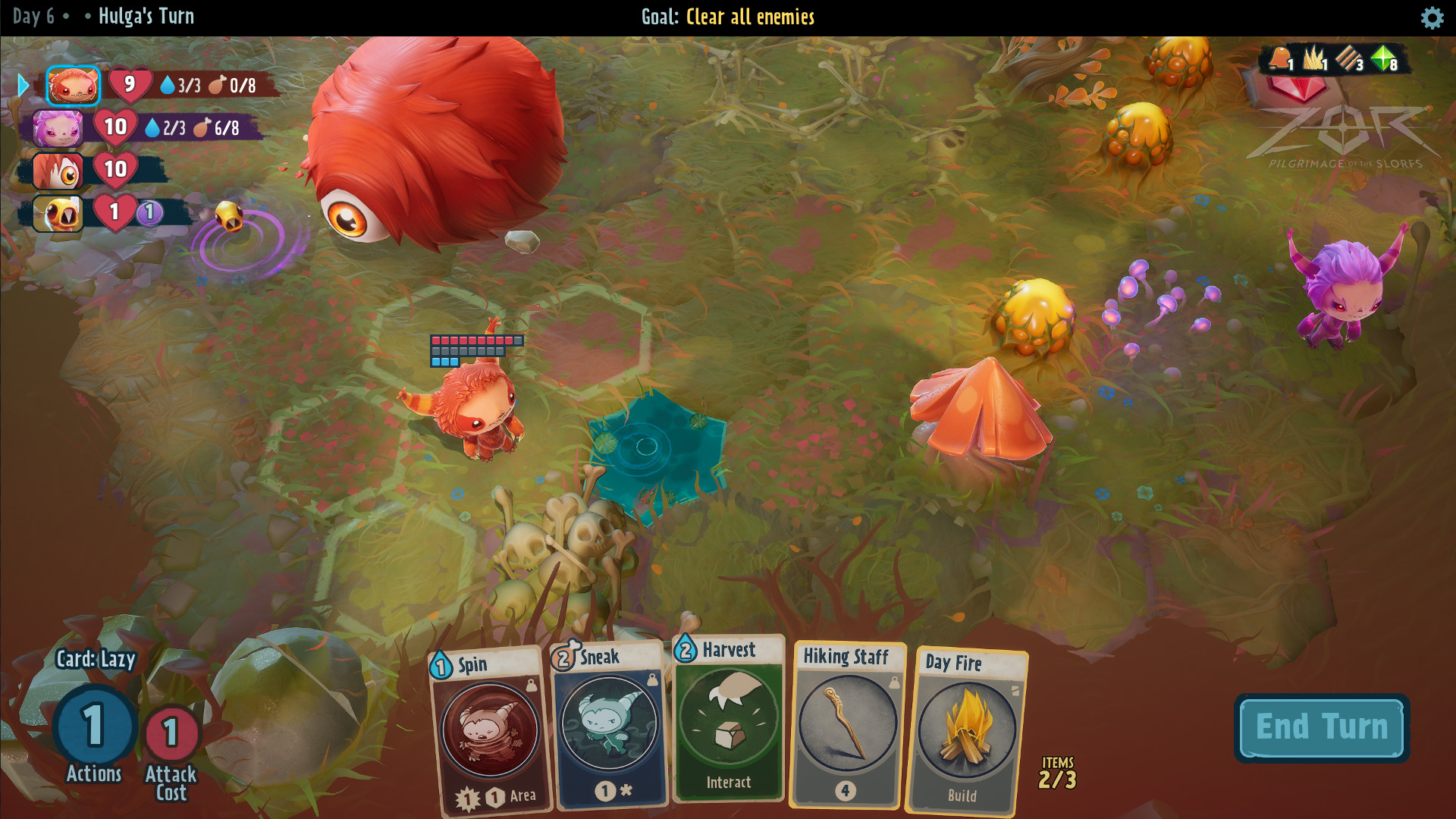Click the purple speech bubble beside the yellow creature's heart
1456x819 pixels.
point(148,214)
